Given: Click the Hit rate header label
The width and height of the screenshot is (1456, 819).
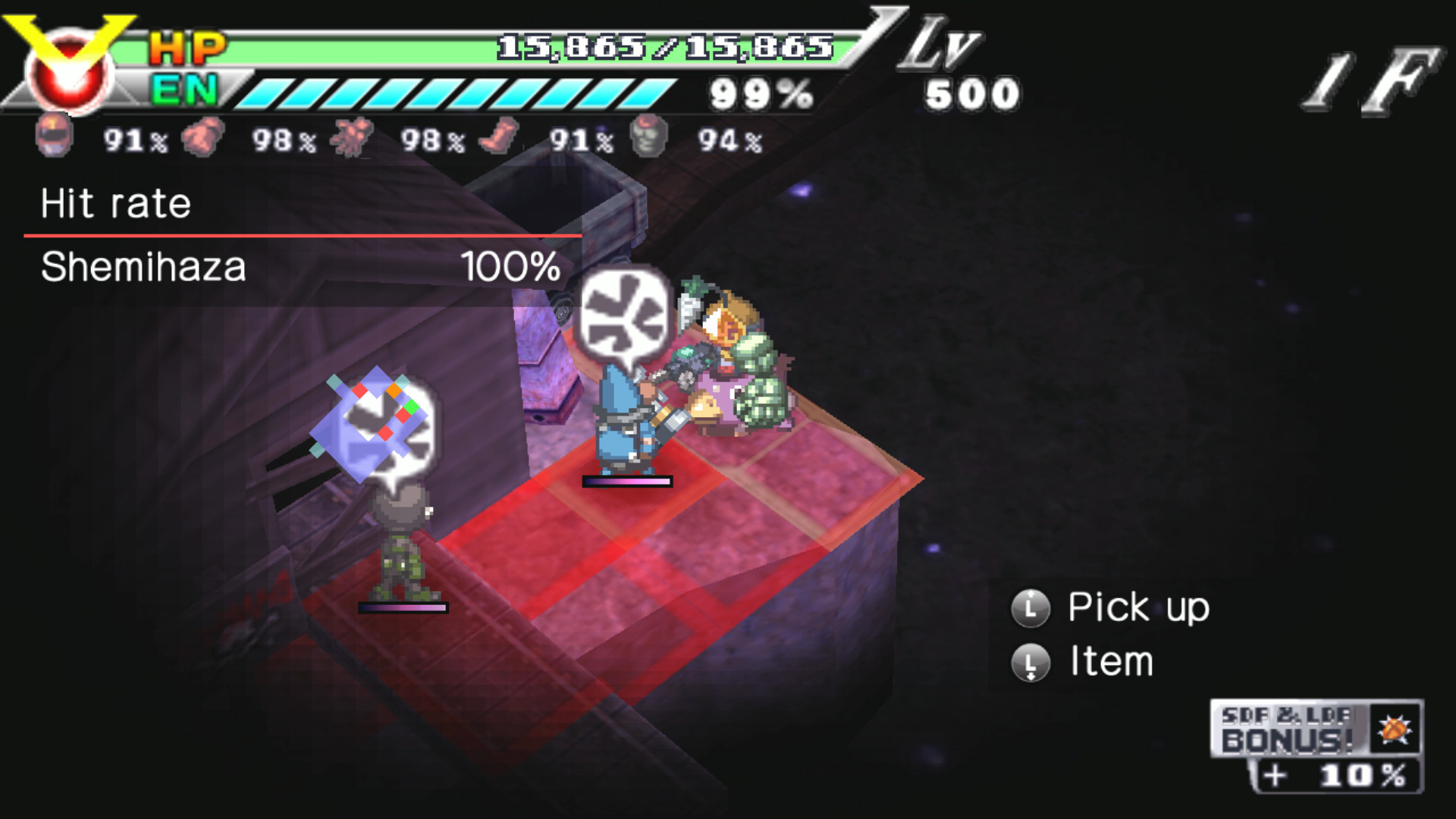Looking at the screenshot, I should 114,203.
